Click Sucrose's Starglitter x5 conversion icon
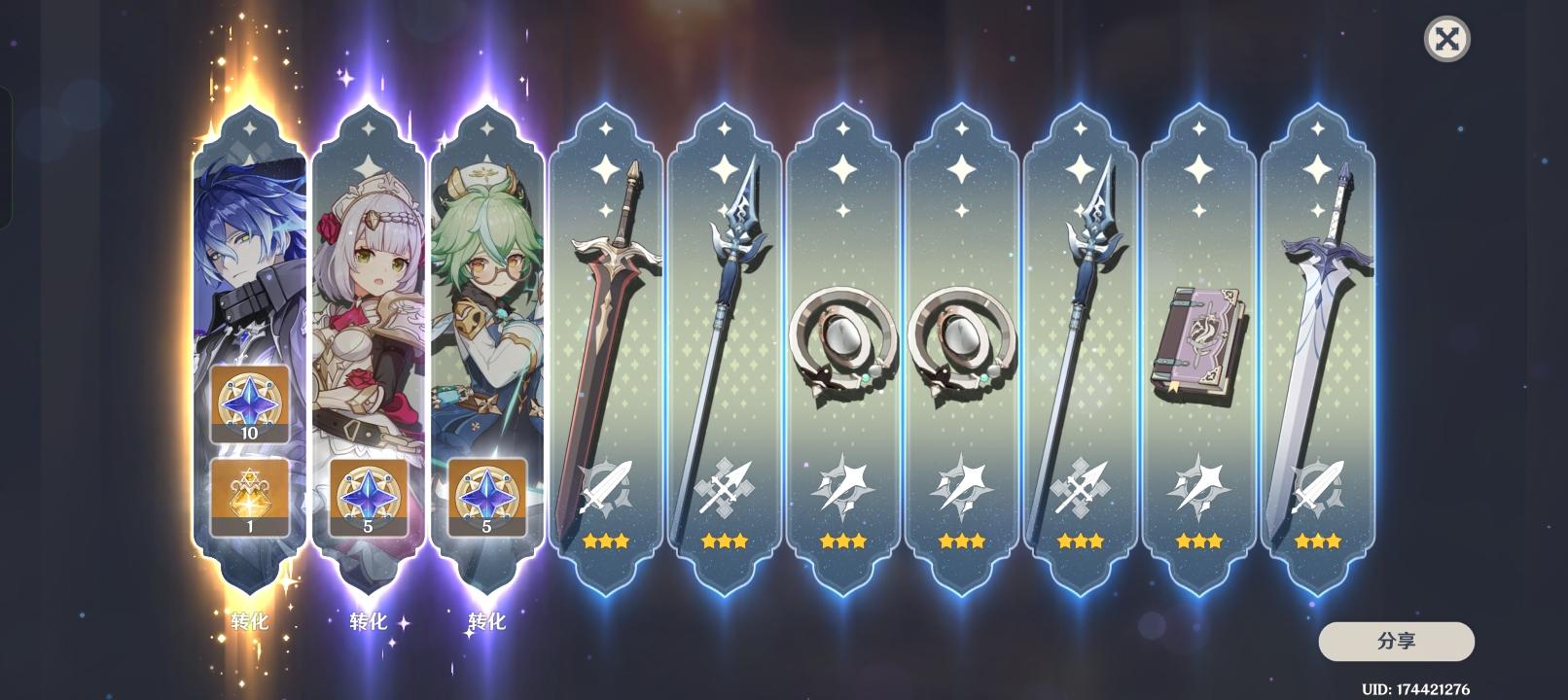This screenshot has width=1568, height=700. pos(486,491)
